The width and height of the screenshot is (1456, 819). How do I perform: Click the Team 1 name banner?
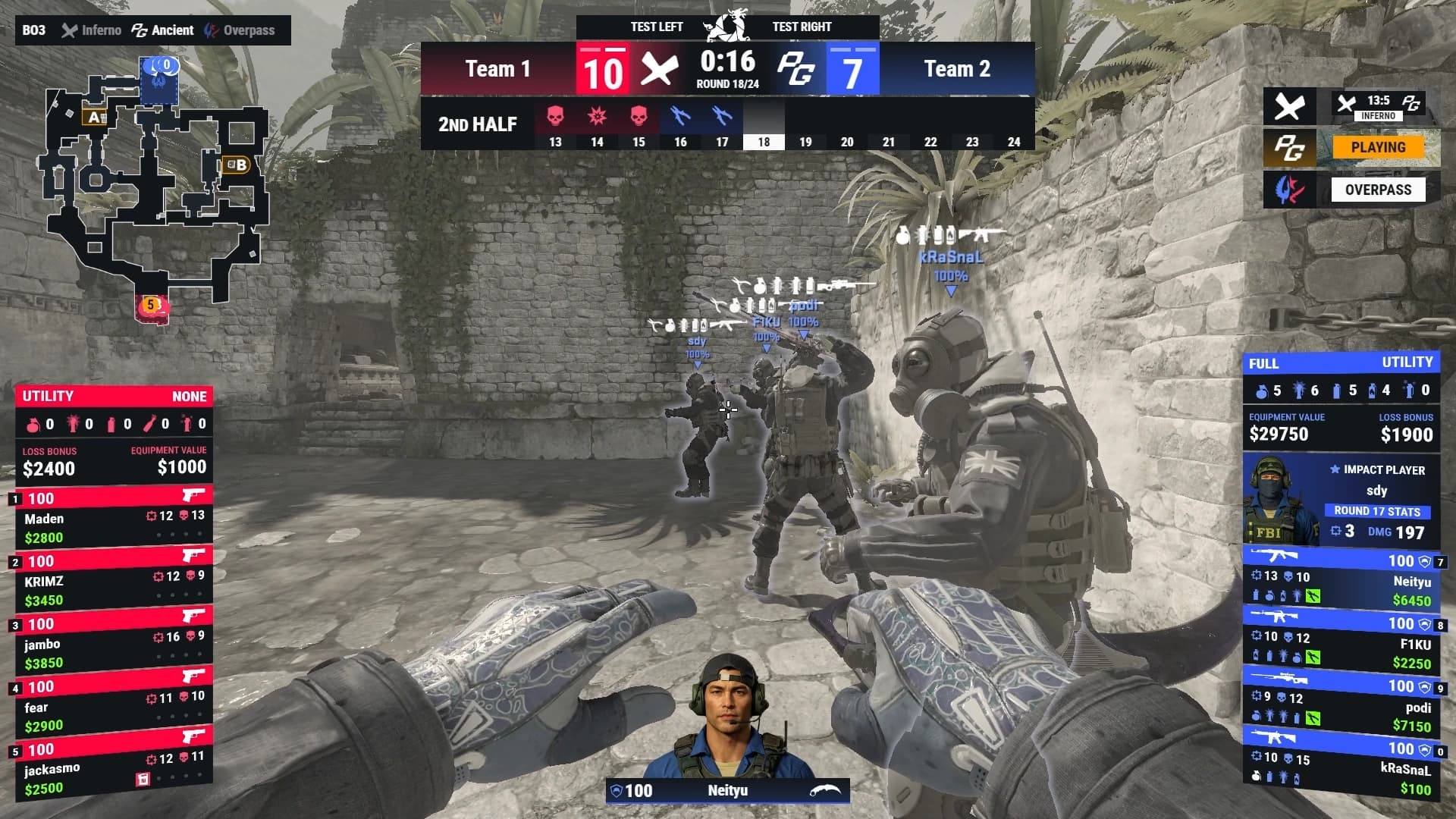coord(497,69)
